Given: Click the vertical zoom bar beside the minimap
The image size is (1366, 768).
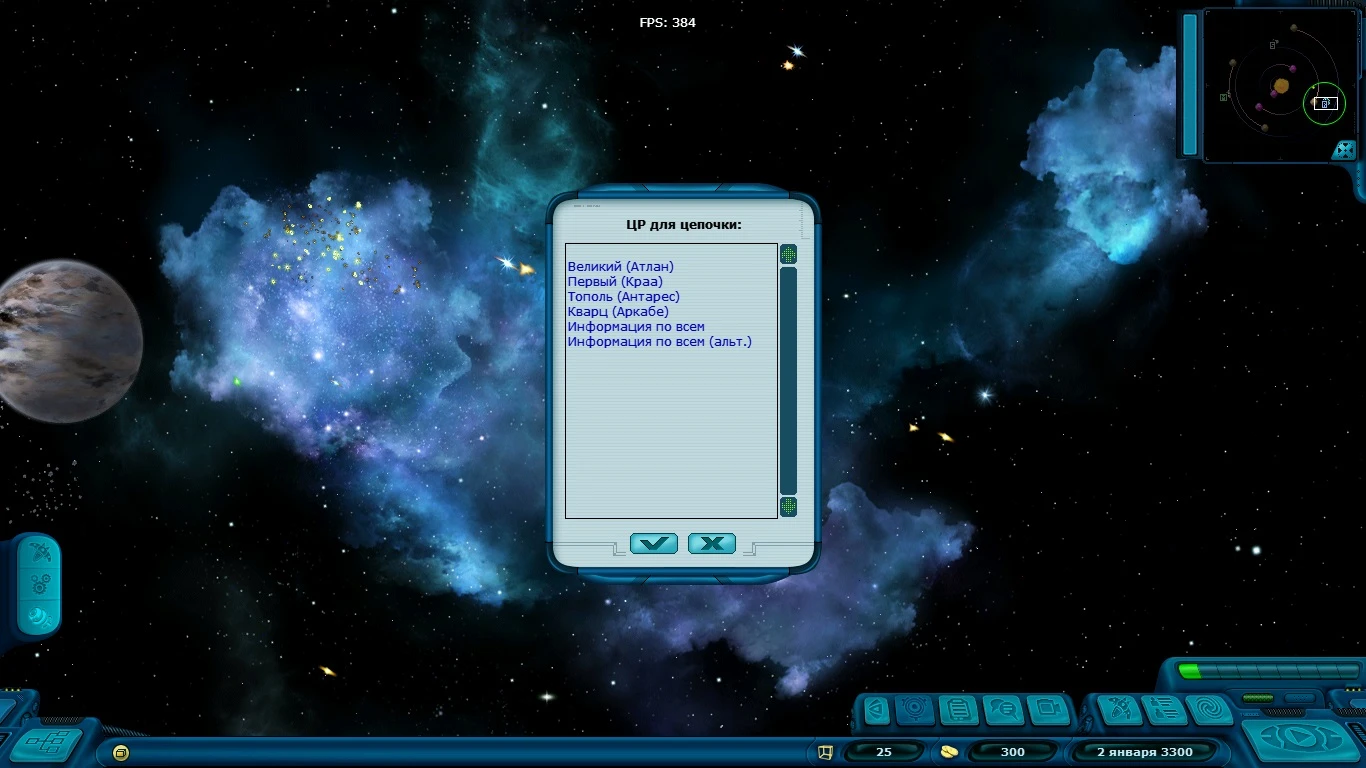Looking at the screenshot, I should pyautogui.click(x=1190, y=85).
